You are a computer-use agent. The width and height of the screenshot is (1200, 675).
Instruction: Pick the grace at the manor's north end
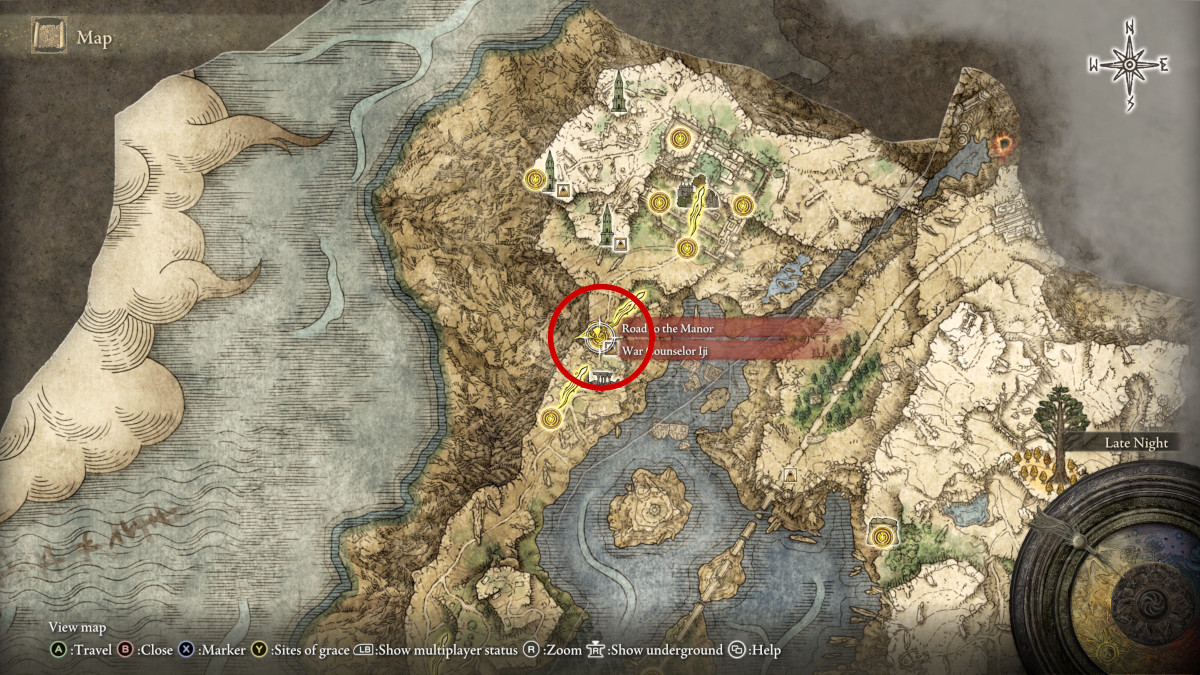[681, 138]
